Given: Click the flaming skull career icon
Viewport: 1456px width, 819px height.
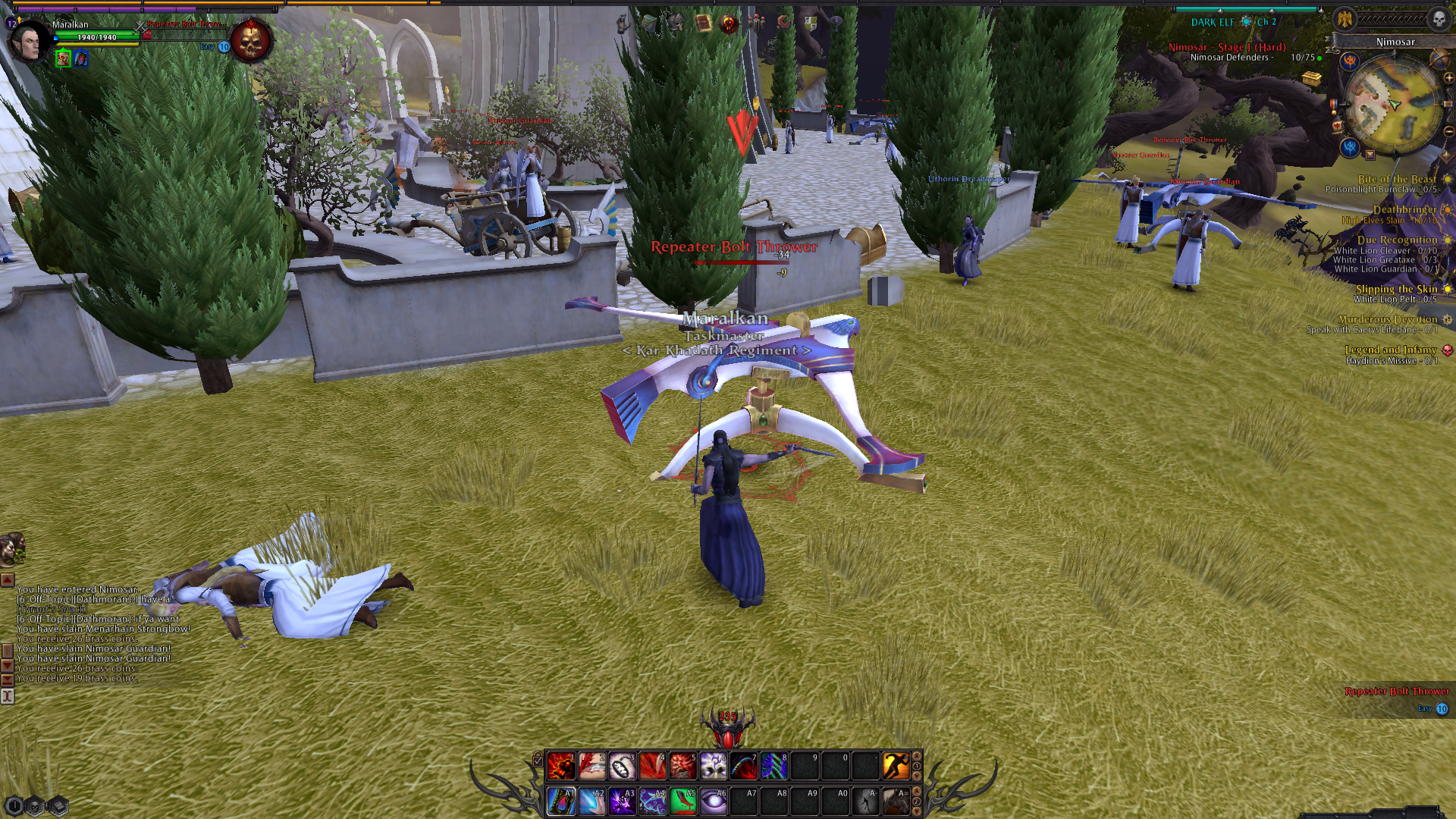Looking at the screenshot, I should click(728, 24).
